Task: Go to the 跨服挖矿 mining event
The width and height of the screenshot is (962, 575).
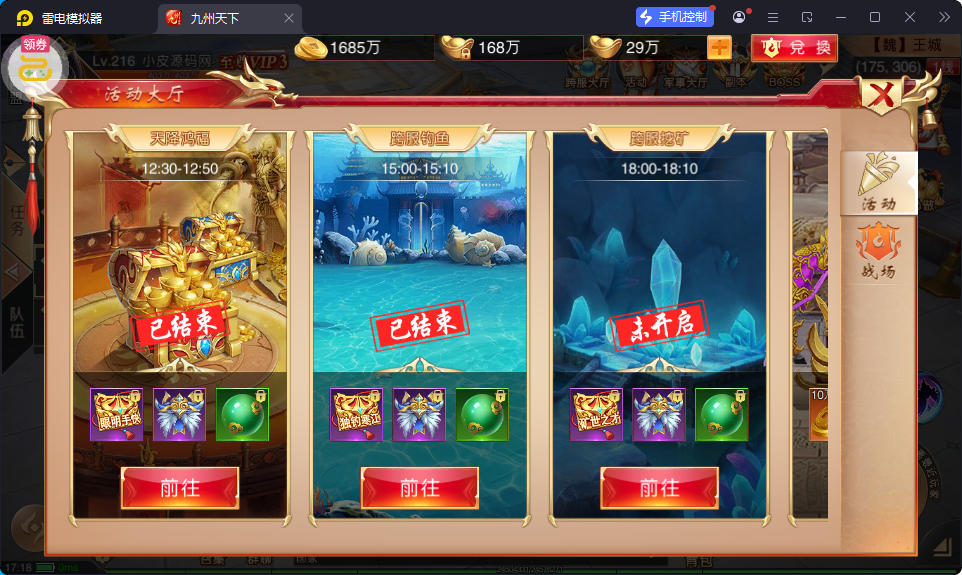Action: point(660,488)
